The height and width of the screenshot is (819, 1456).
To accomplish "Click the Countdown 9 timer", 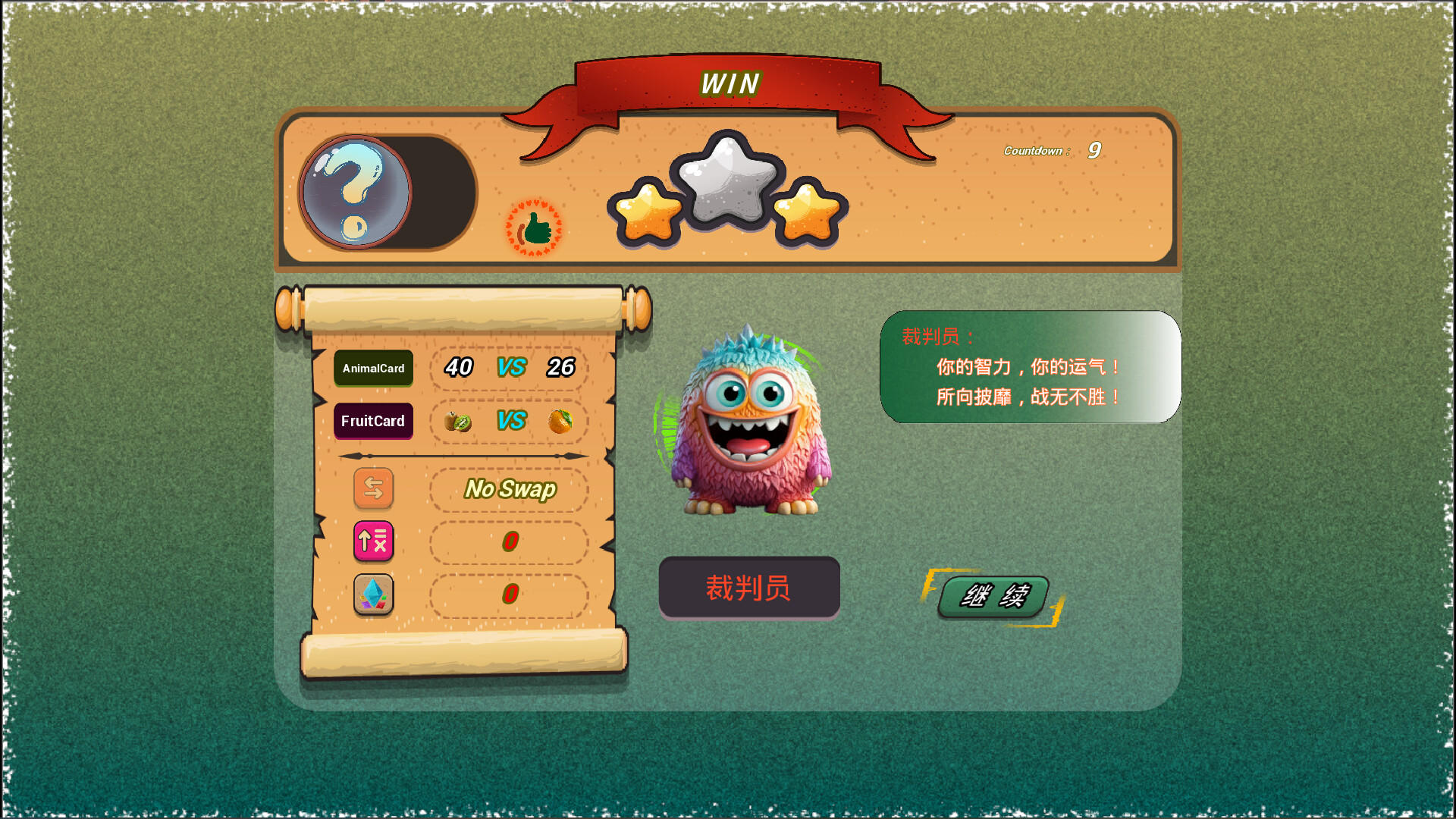I will (1050, 152).
